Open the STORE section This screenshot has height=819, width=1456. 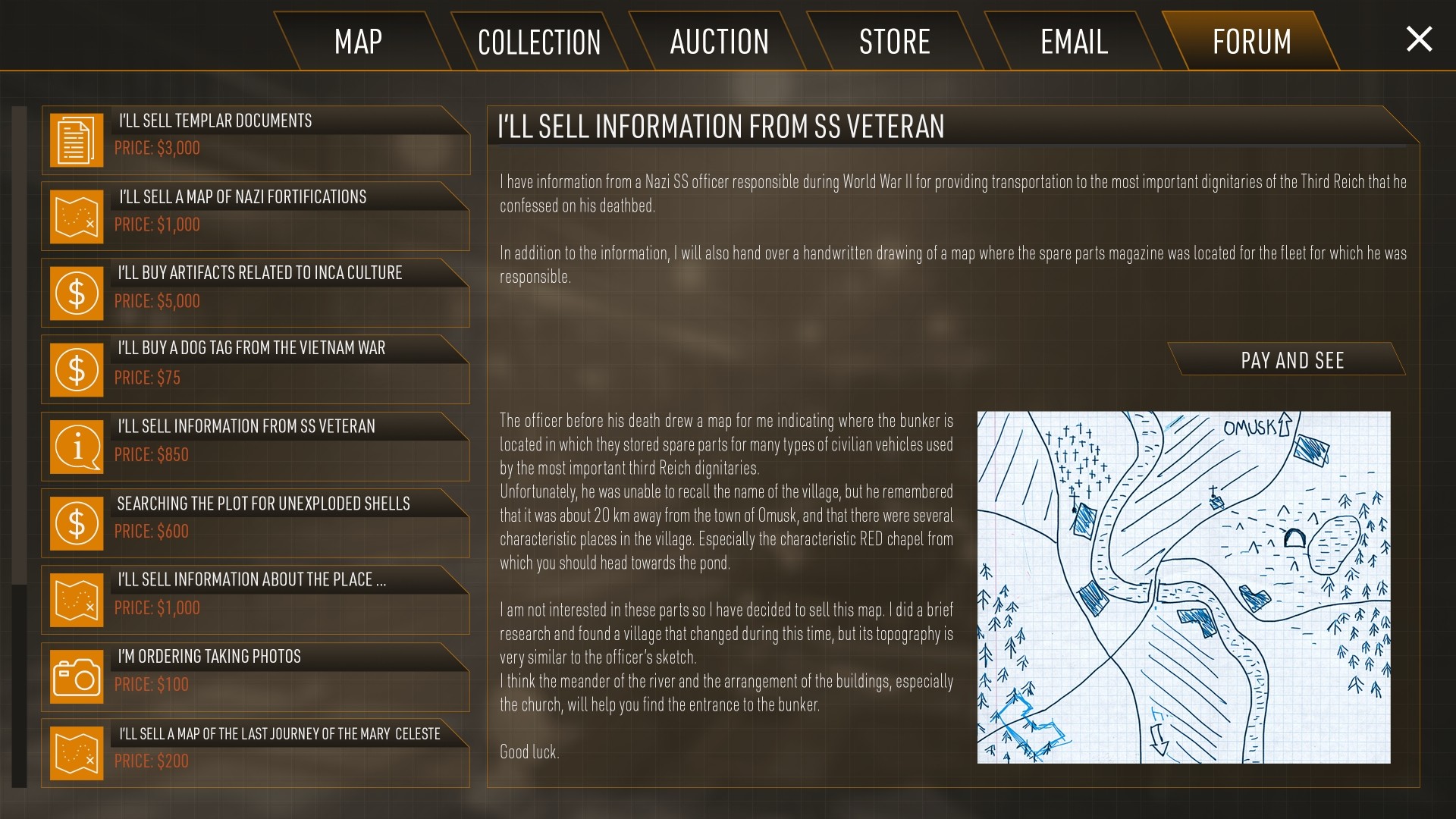[895, 41]
